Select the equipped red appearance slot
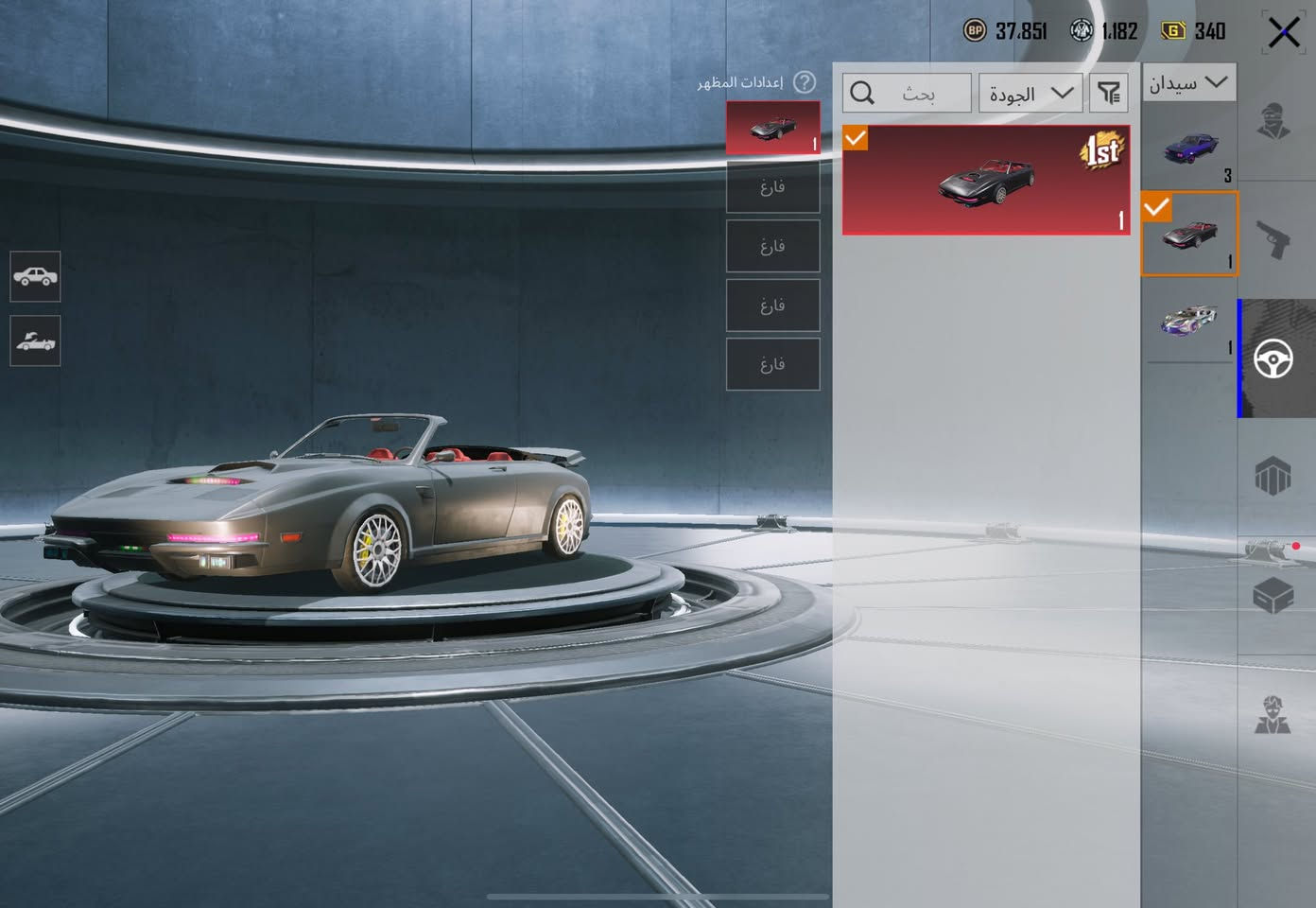 pos(772,128)
